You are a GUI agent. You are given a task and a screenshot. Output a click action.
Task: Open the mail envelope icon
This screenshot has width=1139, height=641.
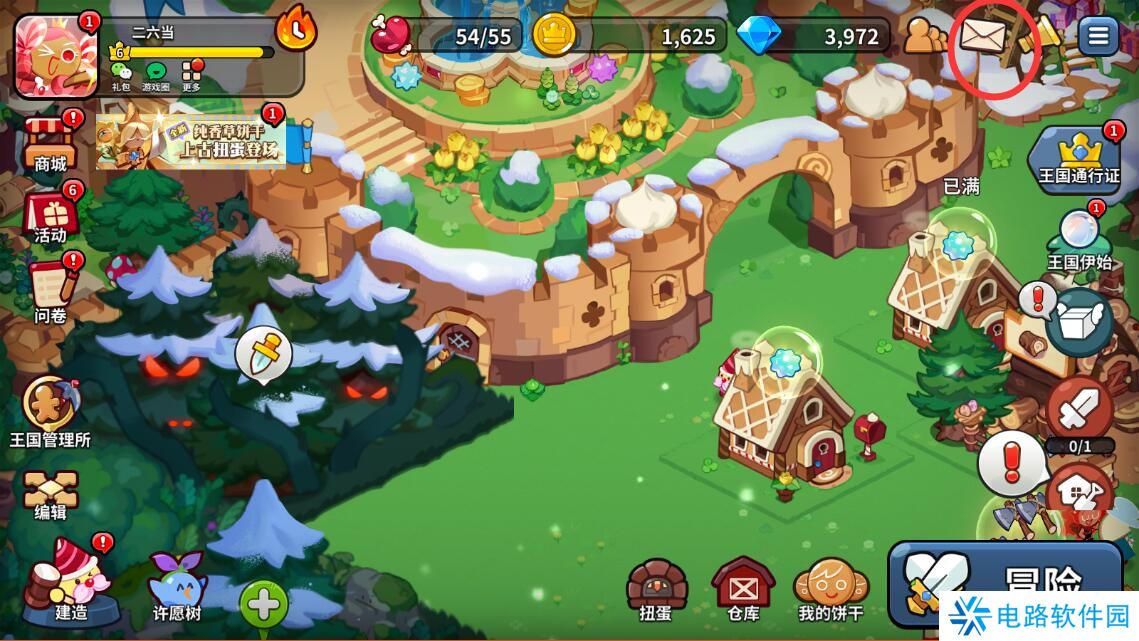pos(983,38)
